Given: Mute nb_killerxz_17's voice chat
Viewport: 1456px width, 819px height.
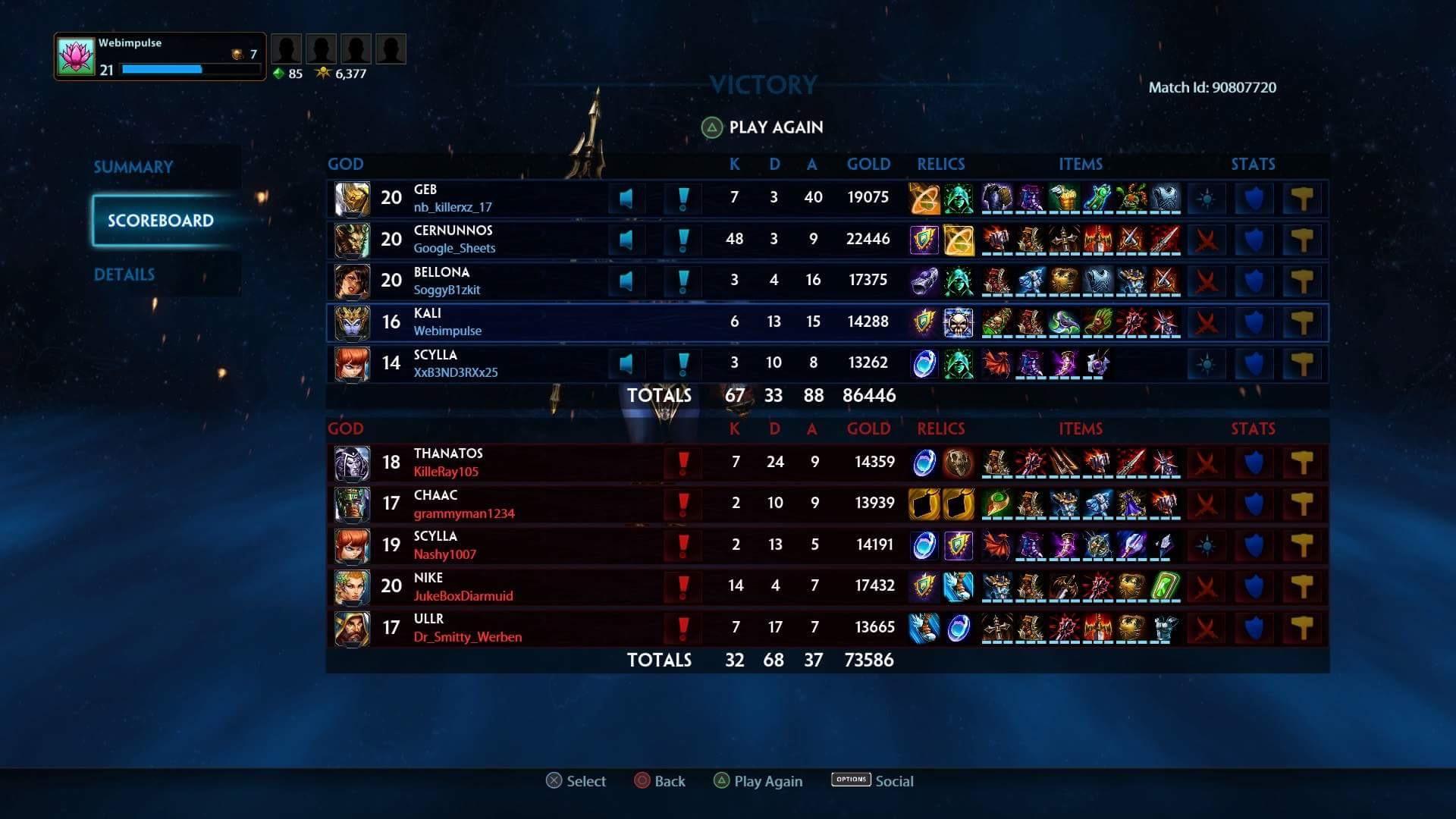Looking at the screenshot, I should 626,197.
